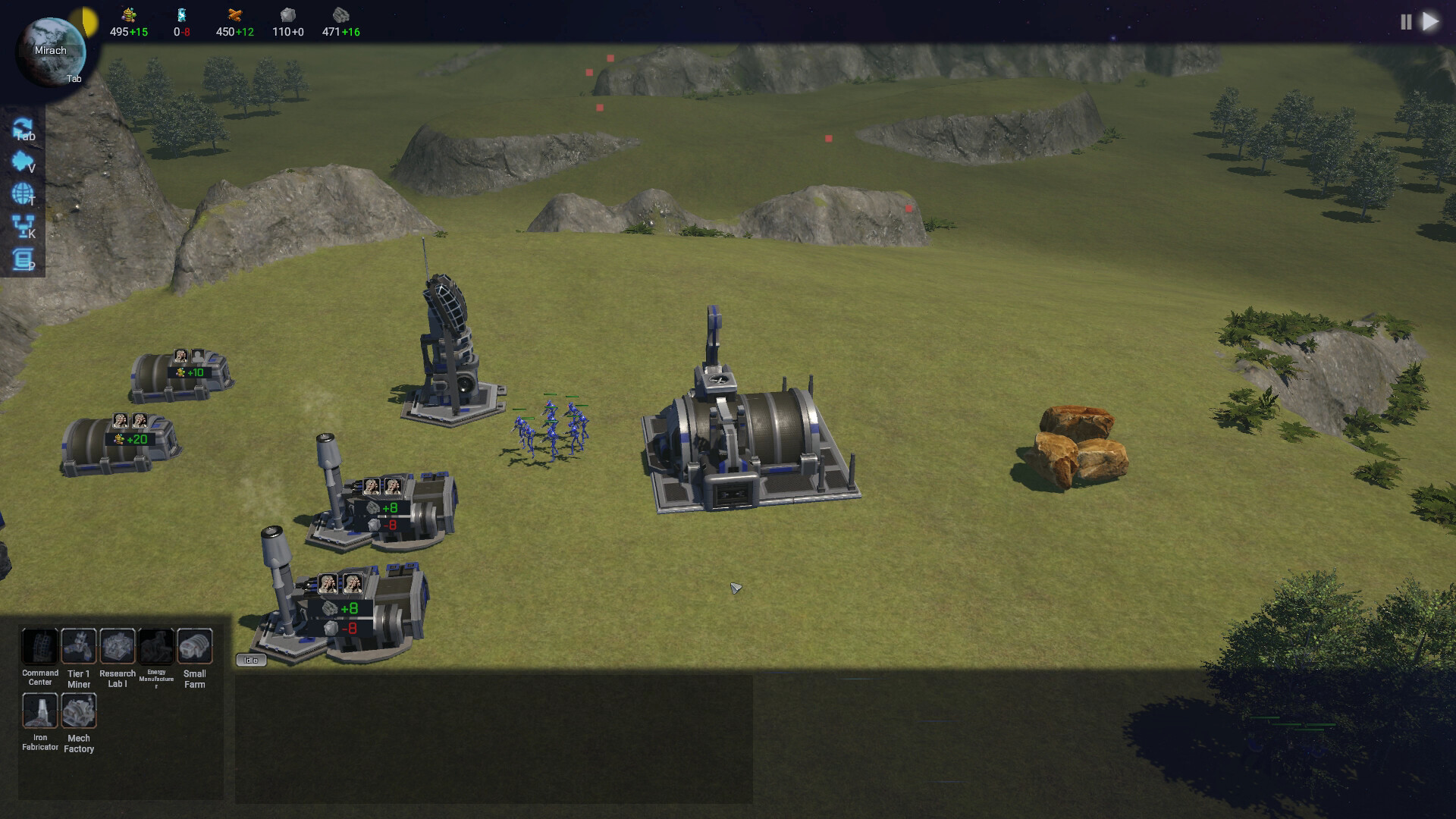
Task: Click the stone counter showing 110+0
Action: coord(288,33)
